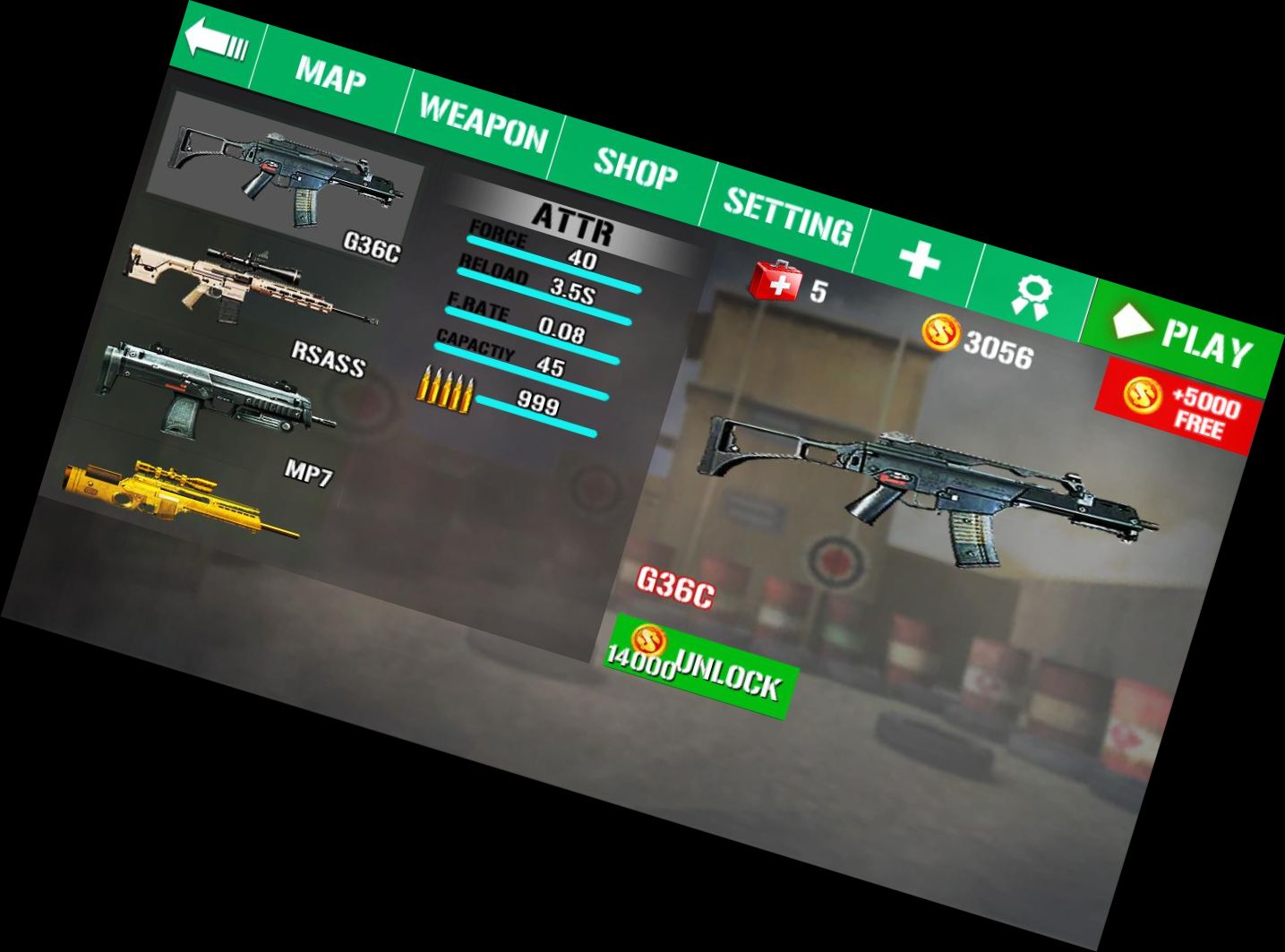Viewport: 1285px width, 952px height.
Task: Click the white plus button
Action: pyautogui.click(x=920, y=261)
